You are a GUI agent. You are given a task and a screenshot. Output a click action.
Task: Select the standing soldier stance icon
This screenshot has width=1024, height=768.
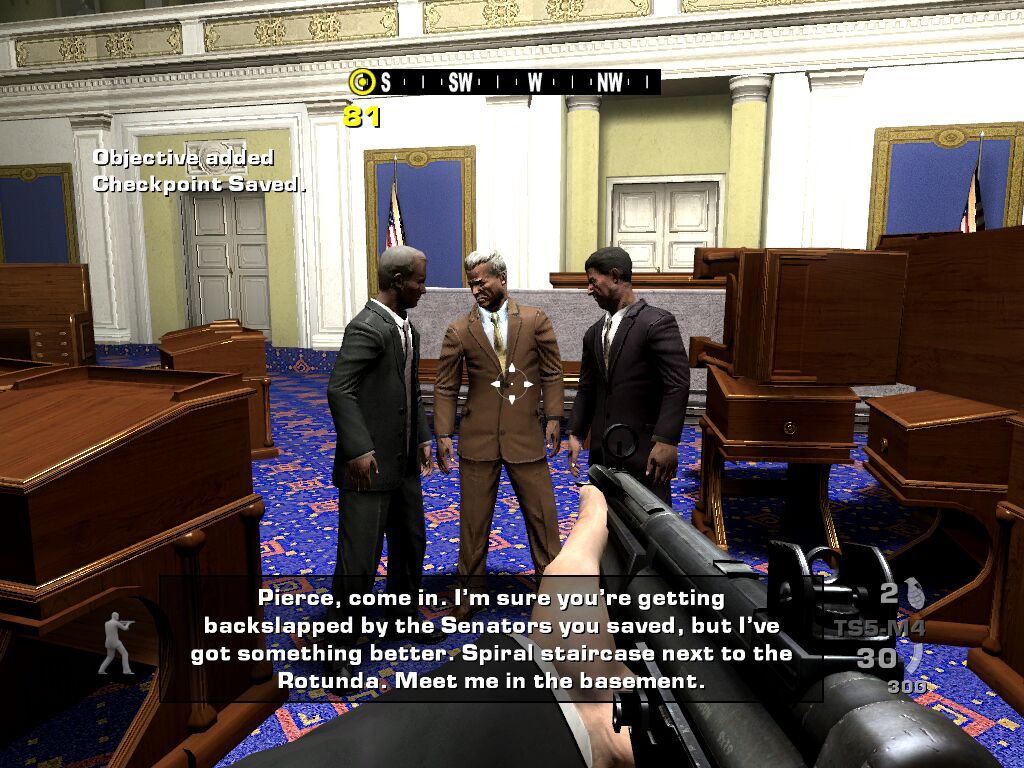pyautogui.click(x=116, y=642)
